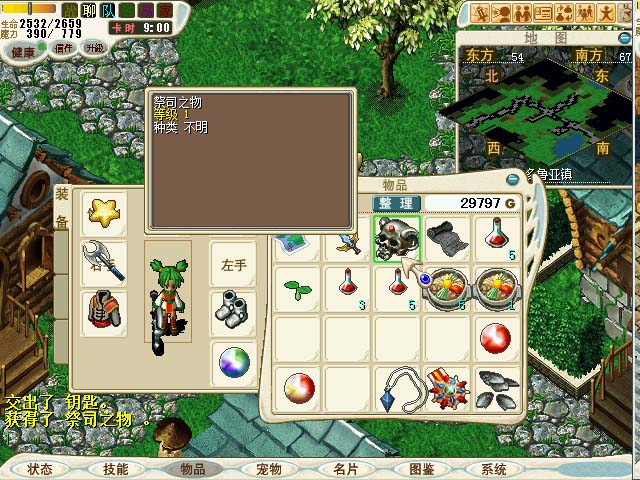Open the 图鉴 encyclopedia tab
This screenshot has height=480, width=640.
(x=420, y=469)
